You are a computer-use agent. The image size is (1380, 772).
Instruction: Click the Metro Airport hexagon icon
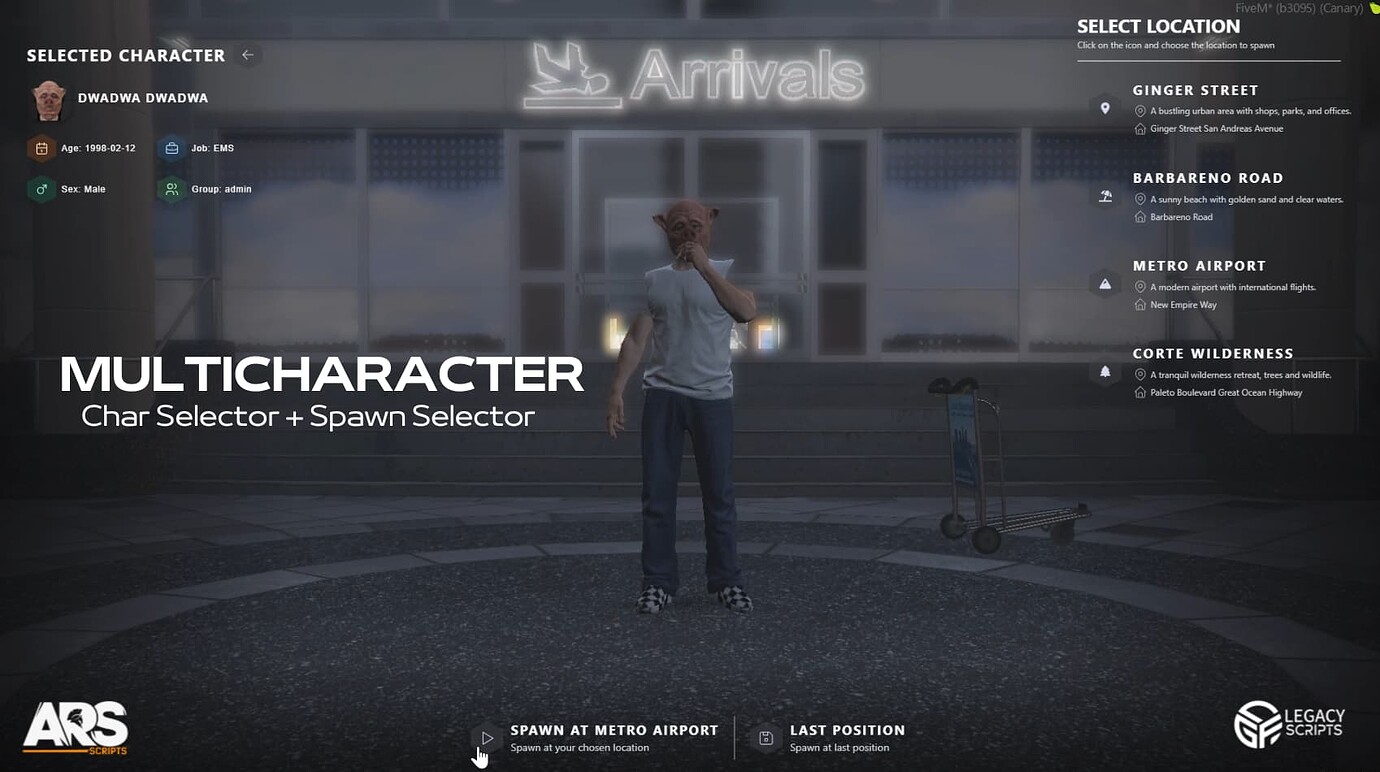1105,283
